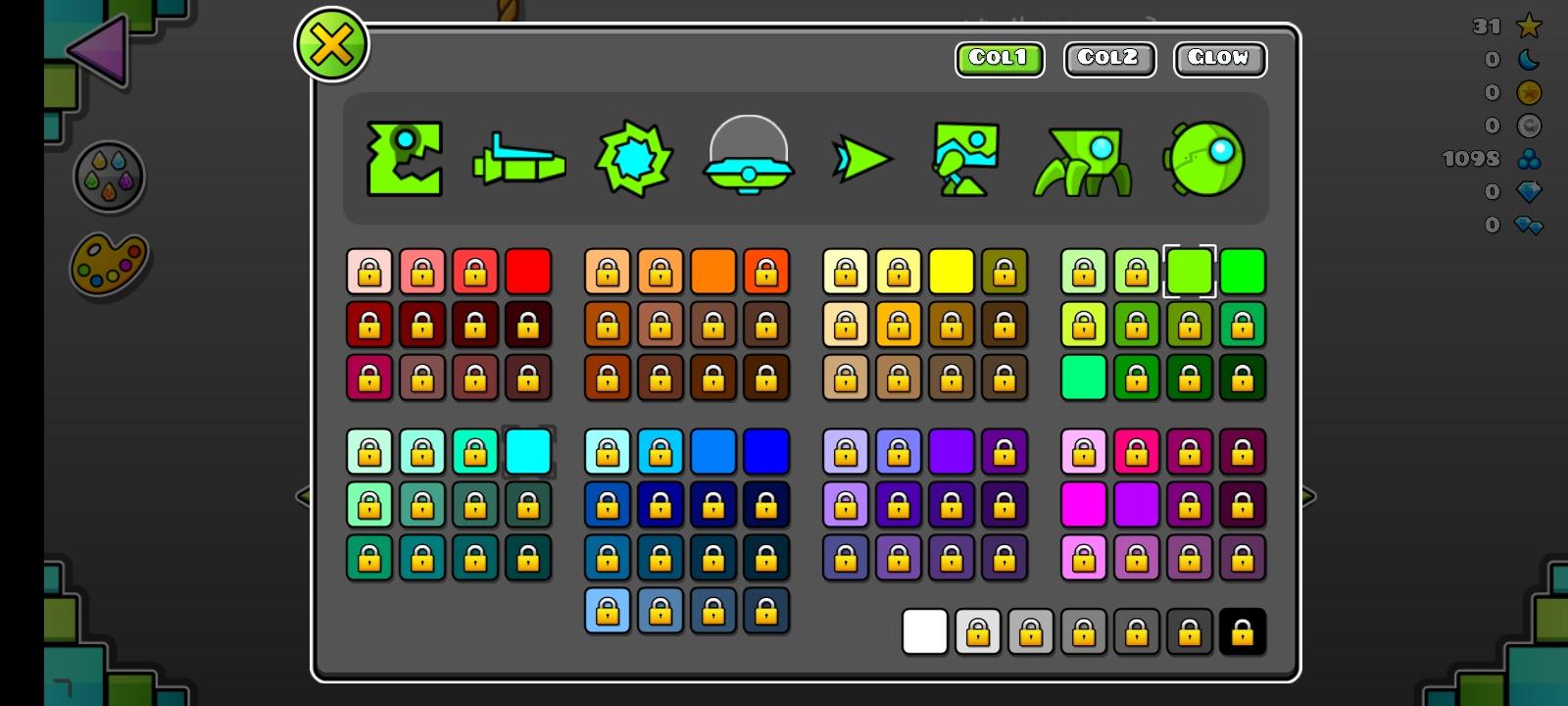Enable the Glow option
This screenshot has width=1568, height=706.
pyautogui.click(x=1220, y=59)
